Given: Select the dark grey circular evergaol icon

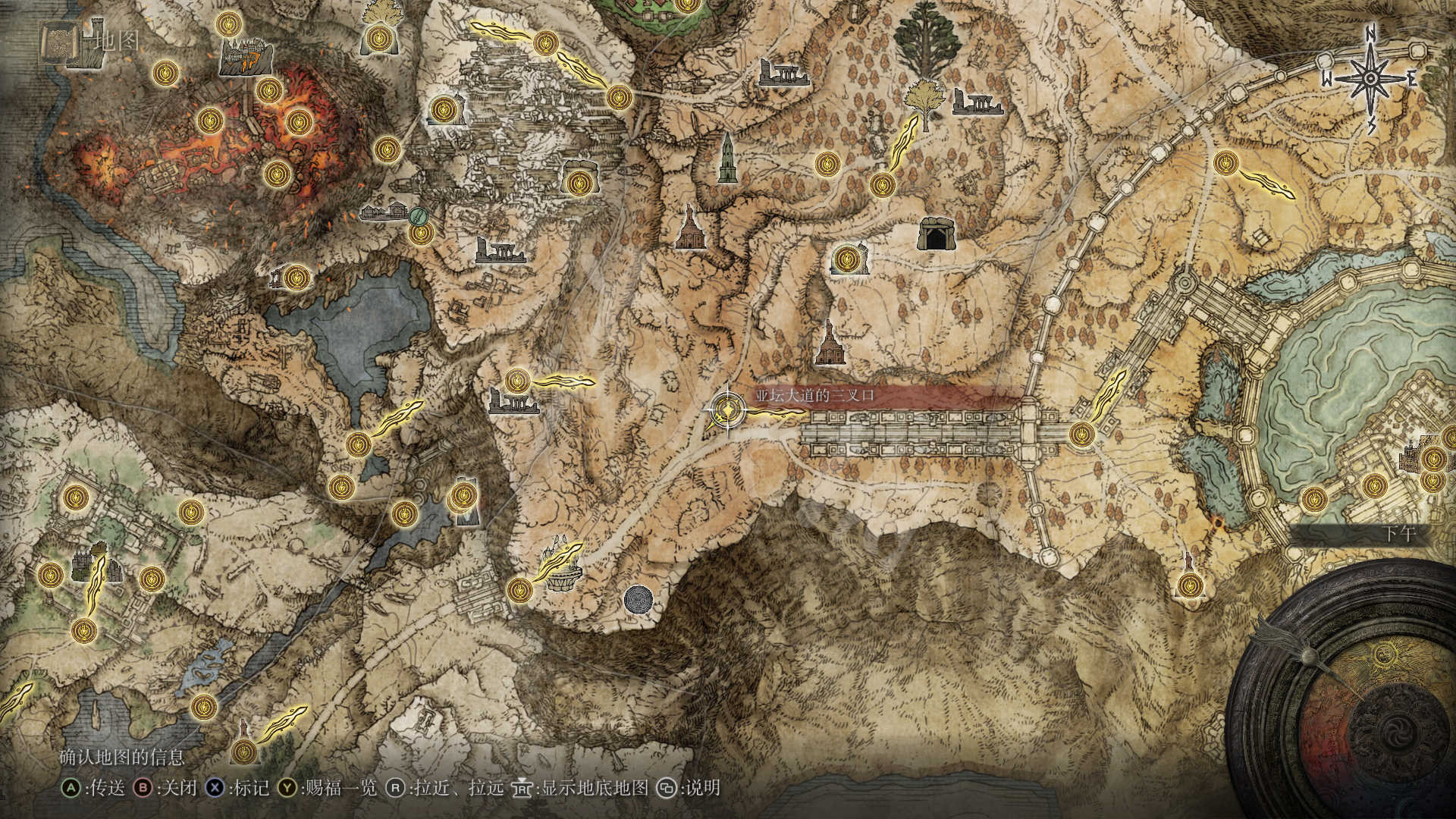Looking at the screenshot, I should [639, 599].
